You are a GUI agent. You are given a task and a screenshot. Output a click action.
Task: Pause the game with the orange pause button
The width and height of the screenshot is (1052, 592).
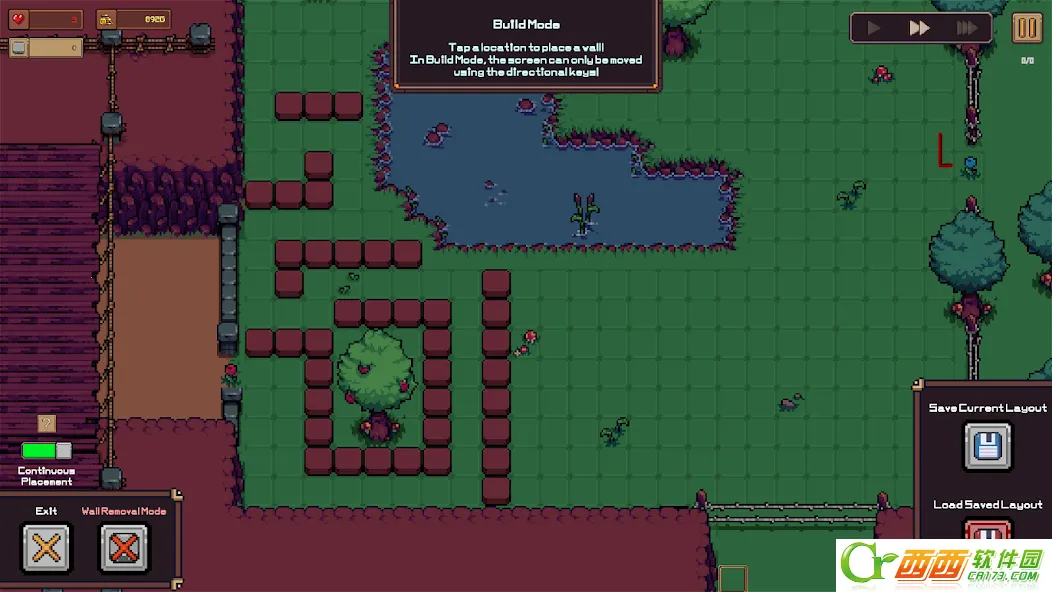pos(1027,28)
